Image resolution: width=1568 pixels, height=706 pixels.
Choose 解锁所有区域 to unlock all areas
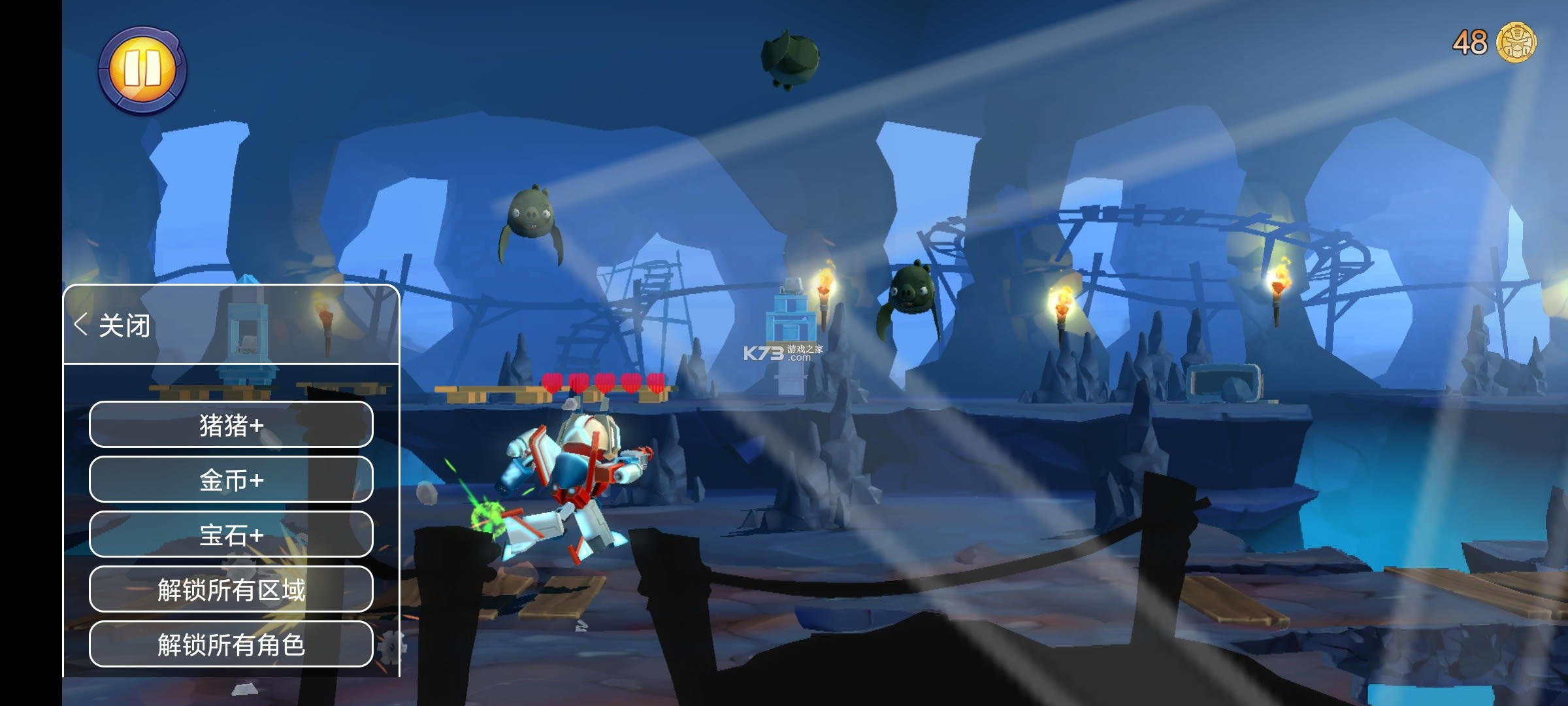231,590
